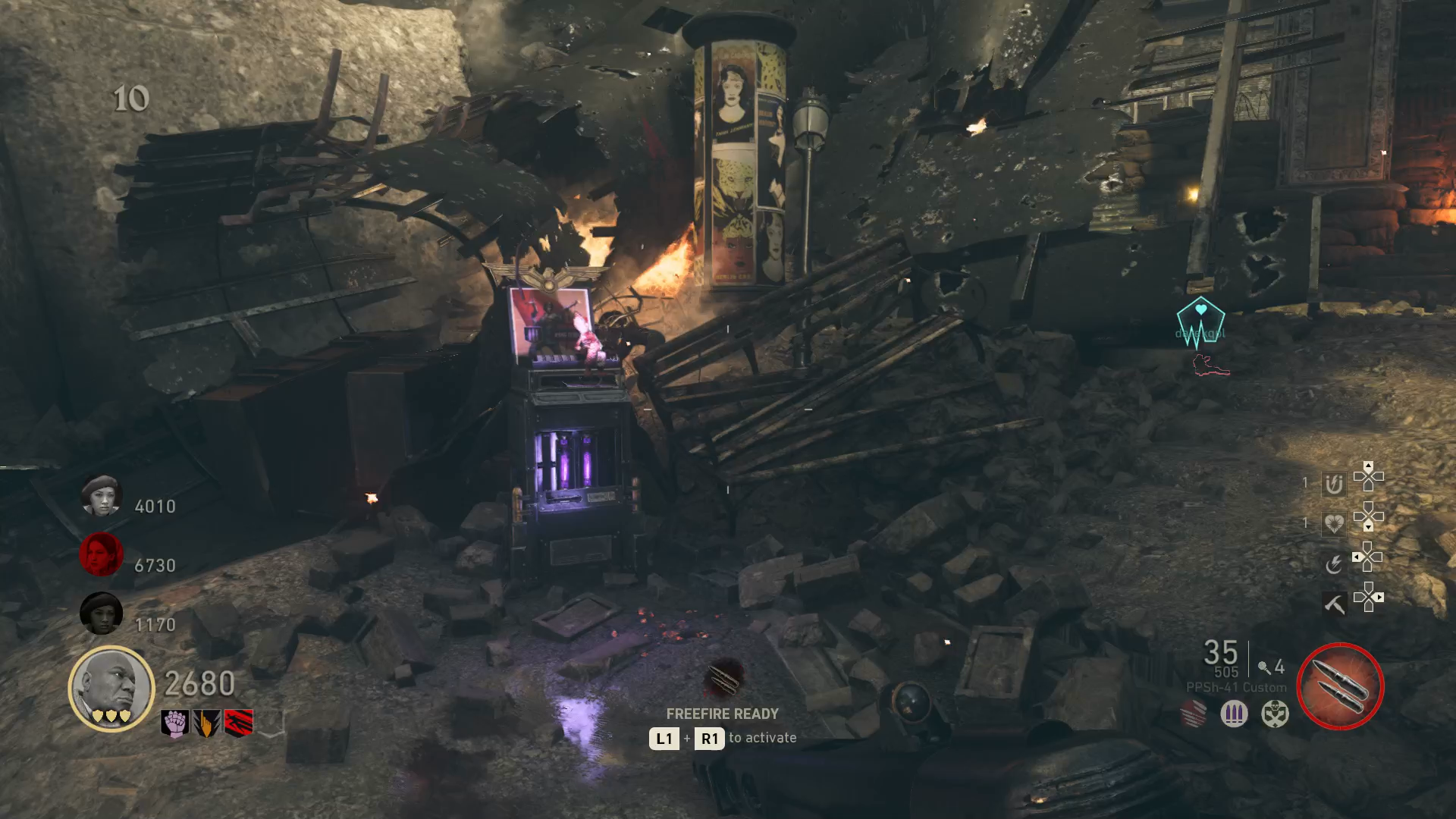Click the hammer icon next to the d-pad
The width and height of the screenshot is (1456, 819).
tap(1335, 604)
